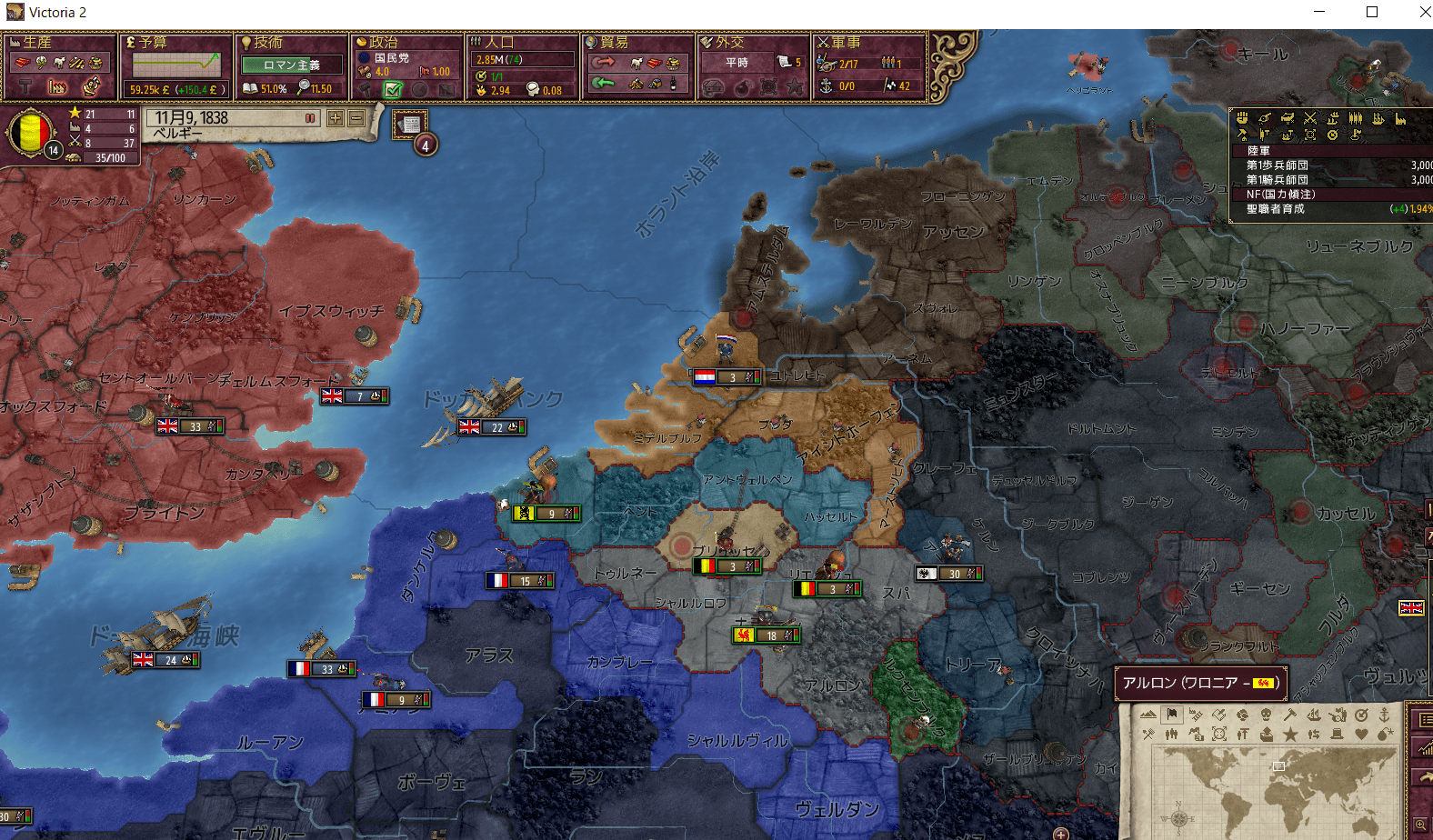
Task: Select the supply anchor map mode icon
Action: [x=1384, y=715]
